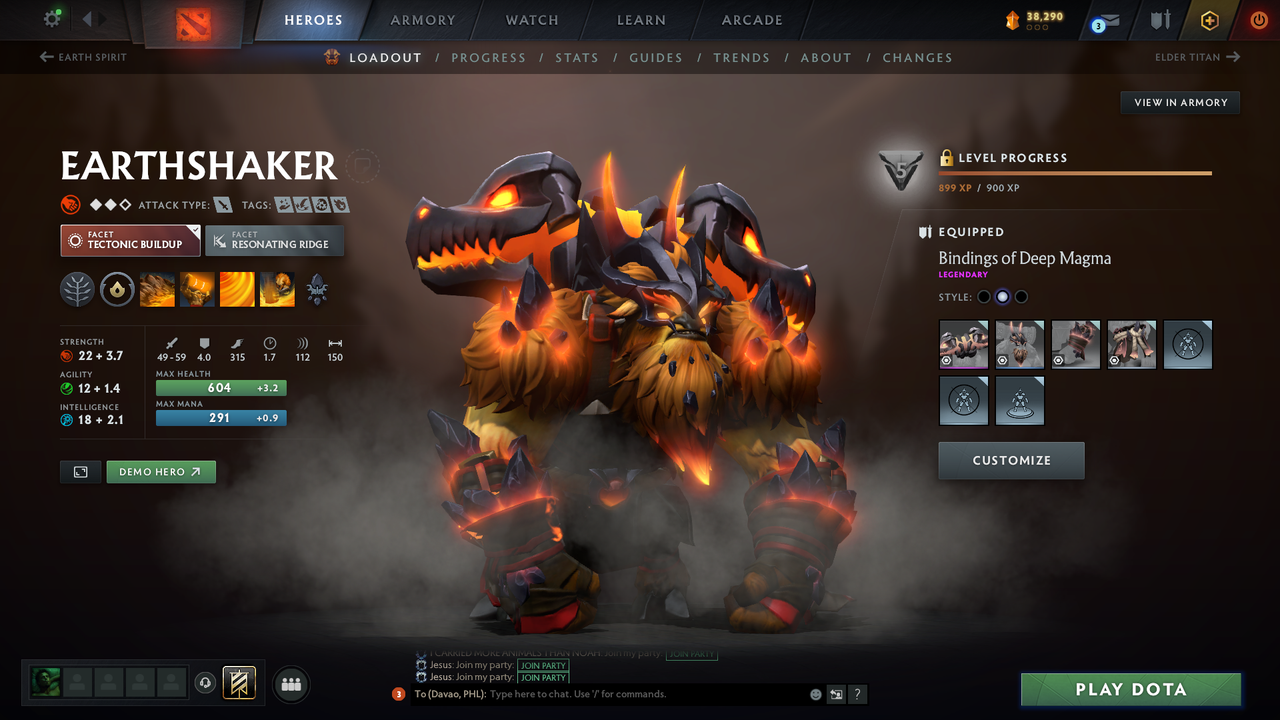The width and height of the screenshot is (1280, 720).
Task: Select the Fissure ability icon
Action: tap(156, 290)
